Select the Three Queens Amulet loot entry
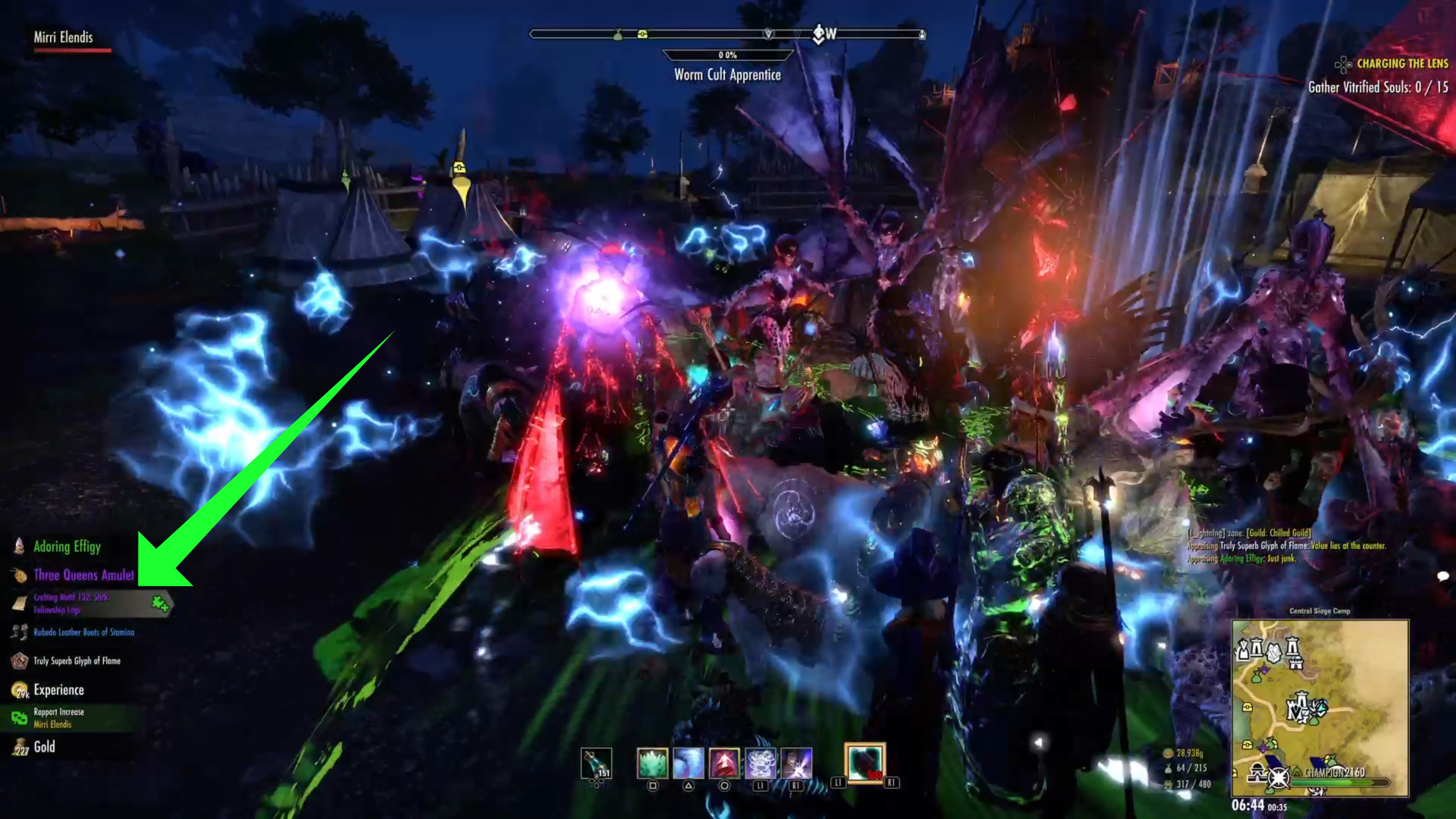 point(84,576)
